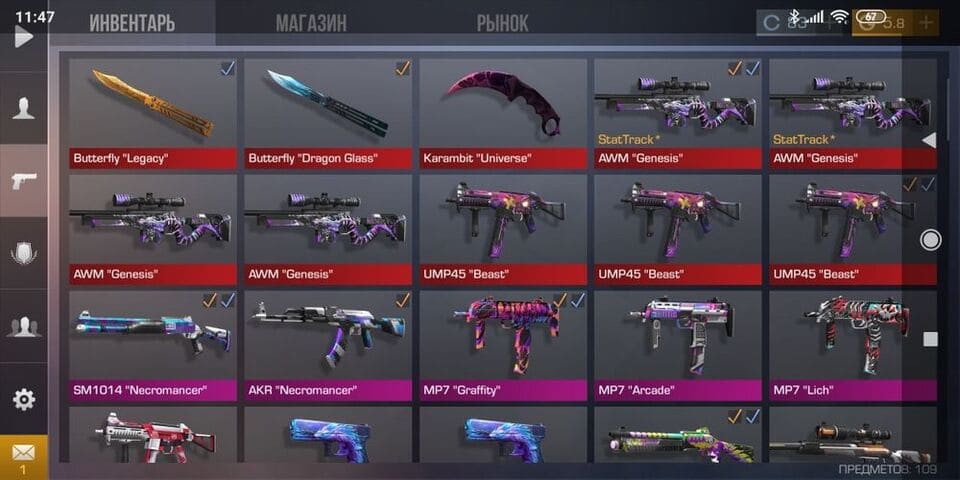Open the player profile silhouette icon
The width and height of the screenshot is (960, 480).
tap(23, 109)
